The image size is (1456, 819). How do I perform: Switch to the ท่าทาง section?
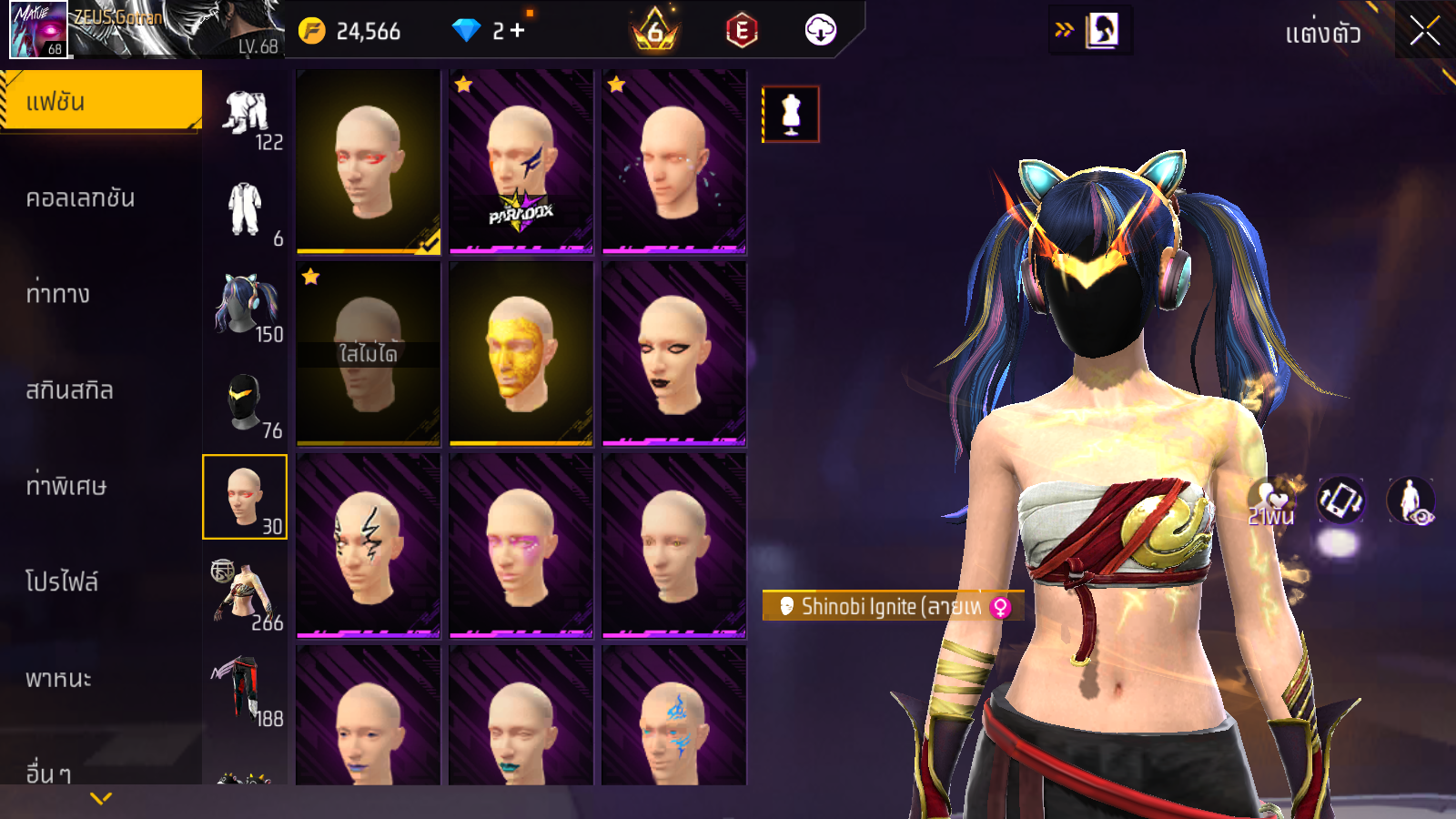pyautogui.click(x=58, y=294)
